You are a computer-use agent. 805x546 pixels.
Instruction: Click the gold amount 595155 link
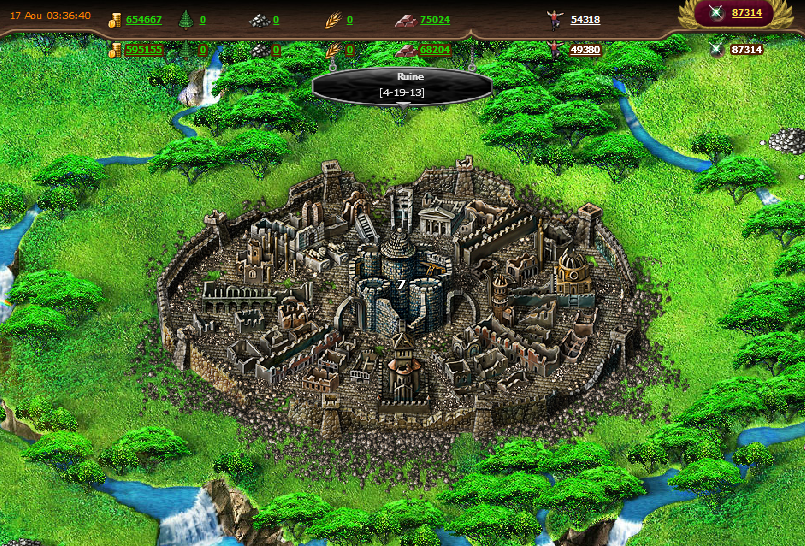pyautogui.click(x=143, y=50)
